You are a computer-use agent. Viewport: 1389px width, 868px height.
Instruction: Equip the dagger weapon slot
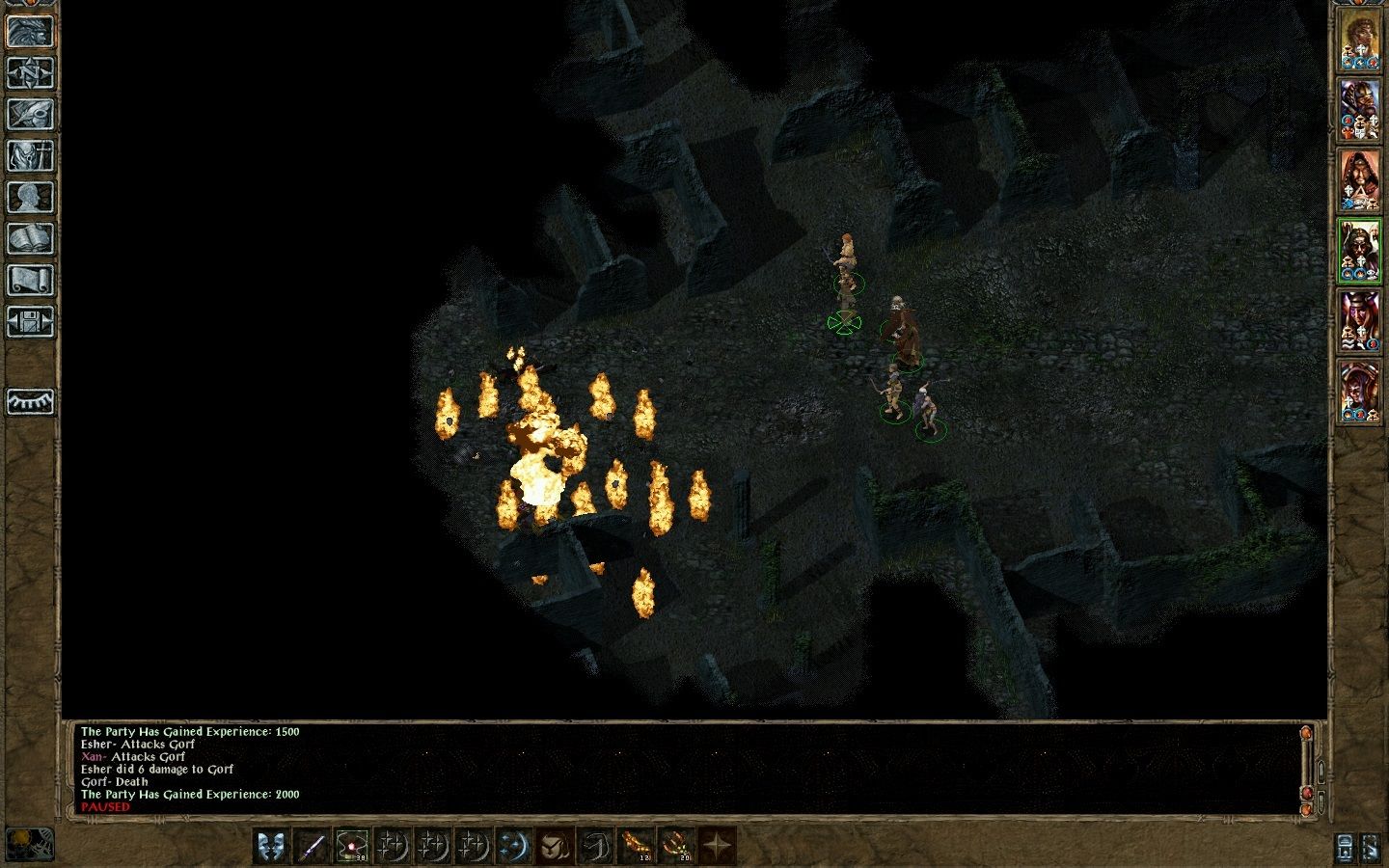pos(312,847)
